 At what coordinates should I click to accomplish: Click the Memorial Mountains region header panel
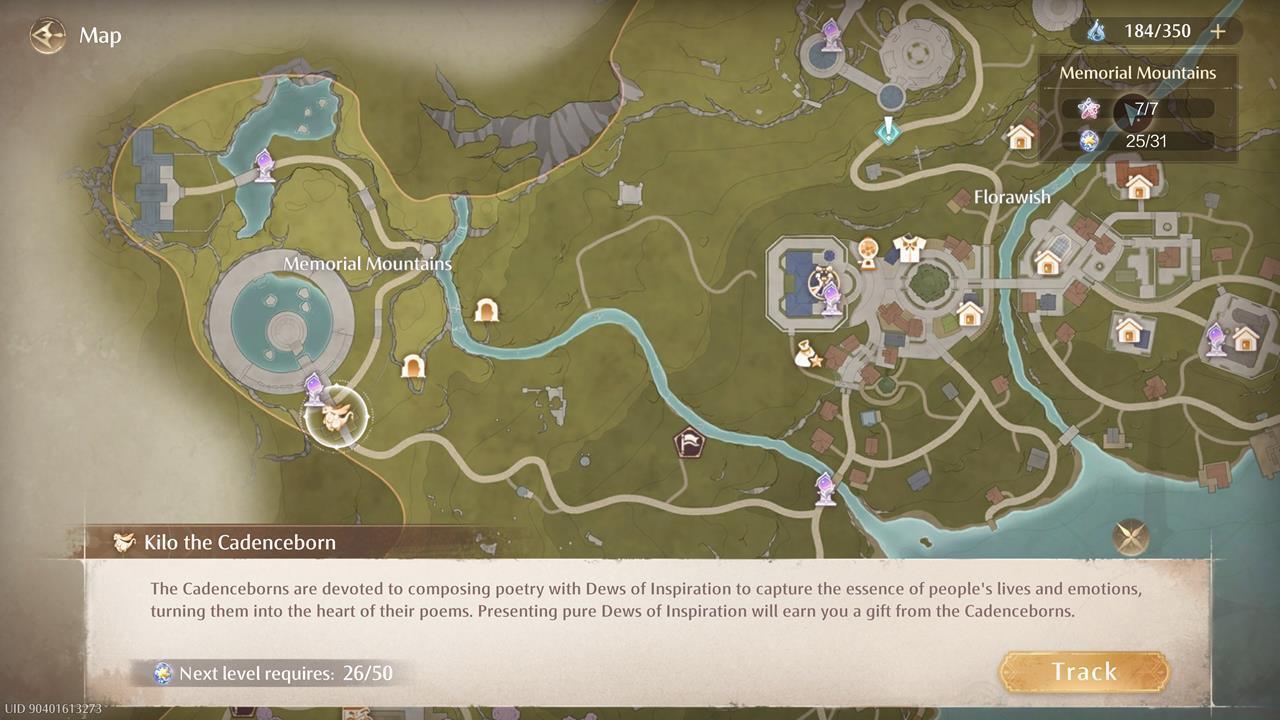1137,72
